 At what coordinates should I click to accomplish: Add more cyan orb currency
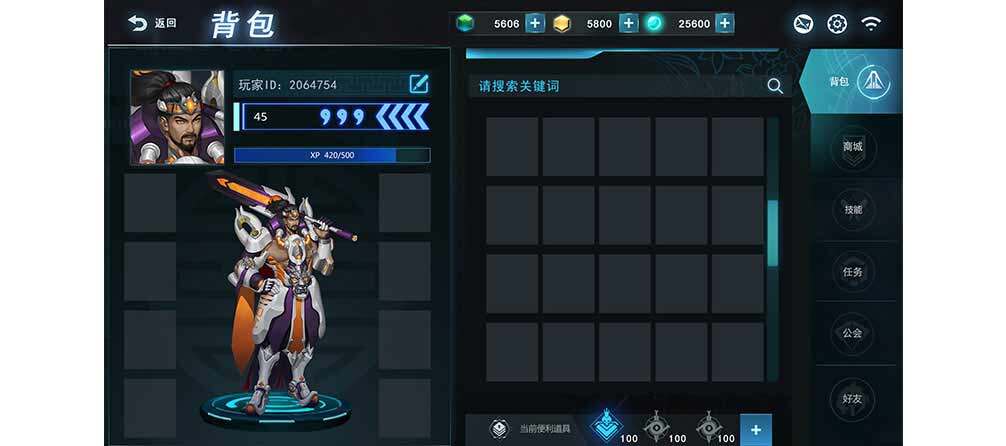click(x=725, y=23)
